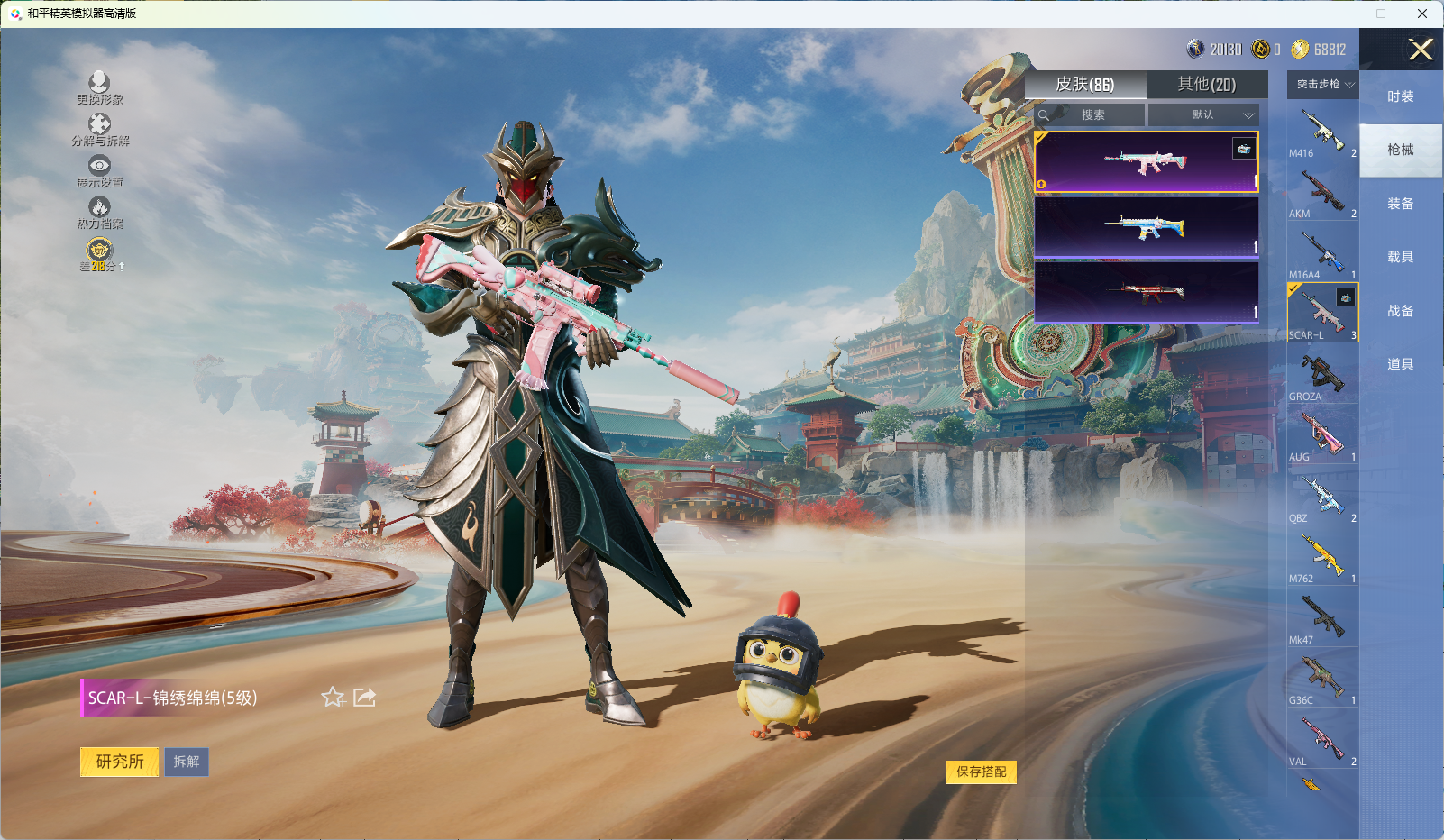Open the 研究所 lab button
The width and height of the screenshot is (1444, 840).
120,762
